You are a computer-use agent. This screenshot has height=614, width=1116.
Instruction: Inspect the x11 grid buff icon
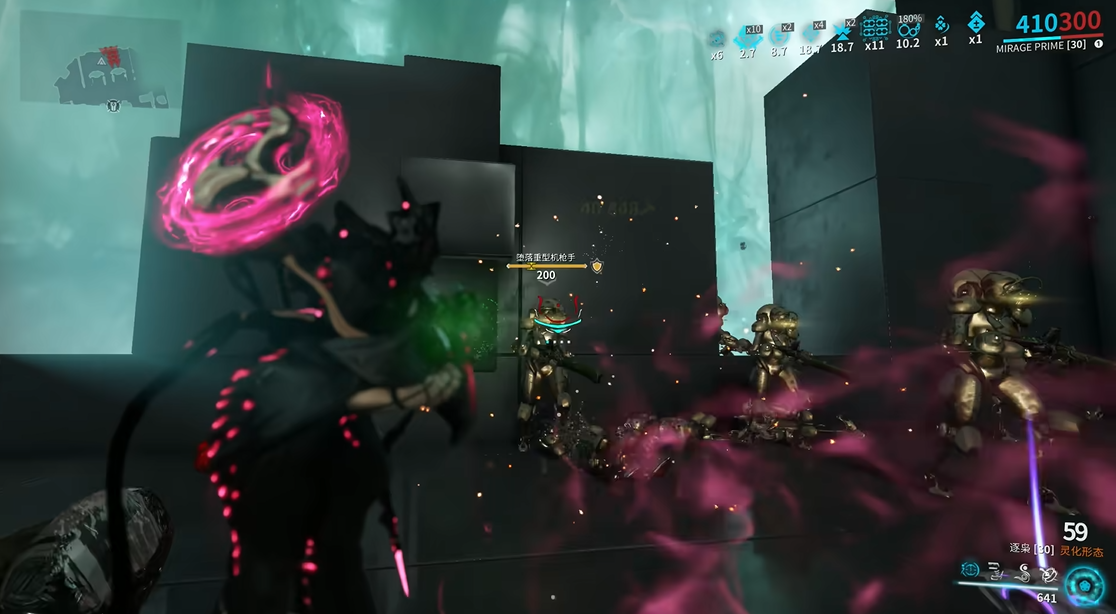coord(875,28)
